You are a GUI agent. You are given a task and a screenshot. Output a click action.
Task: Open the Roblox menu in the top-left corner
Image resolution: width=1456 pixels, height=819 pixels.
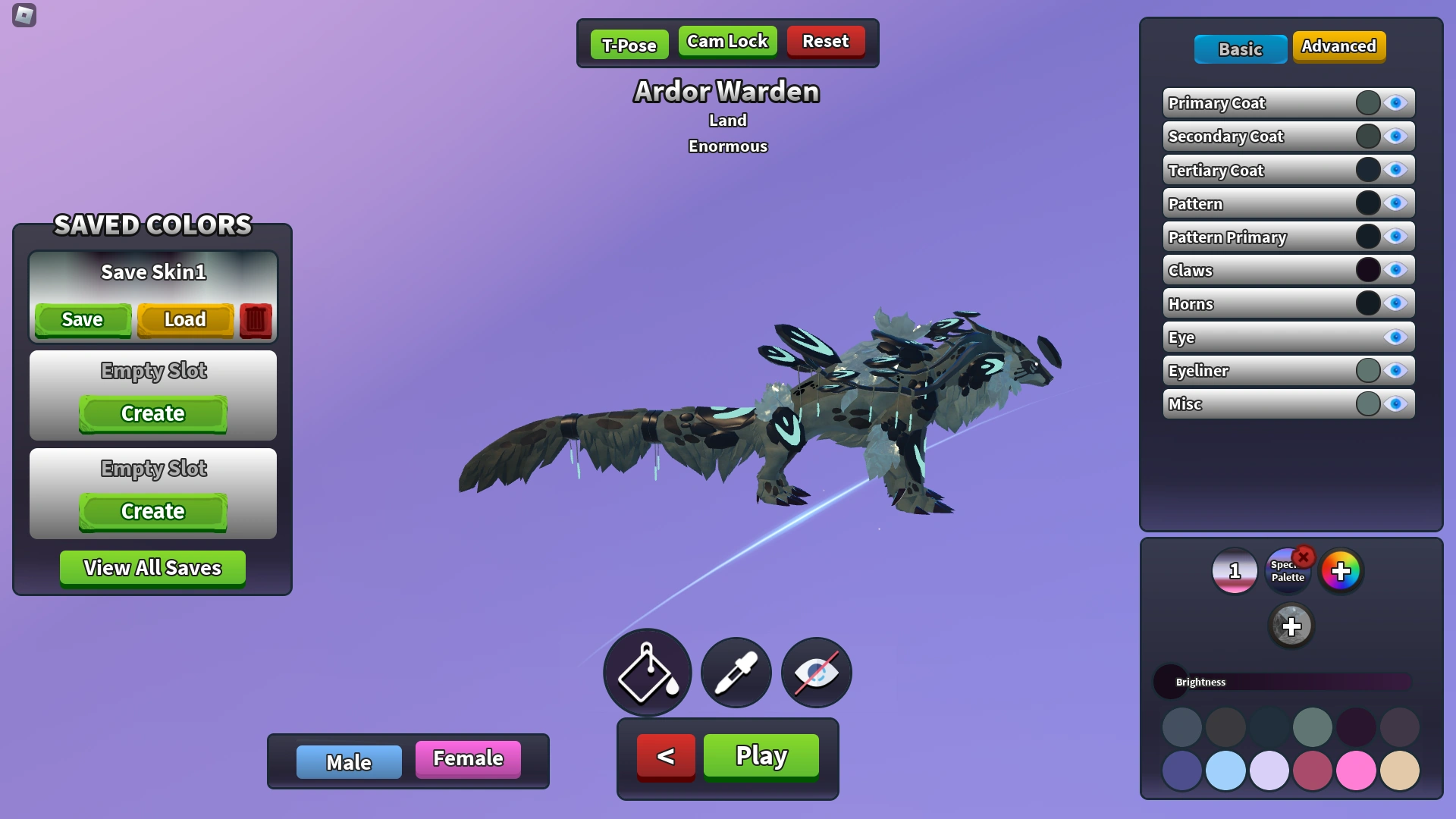(x=23, y=17)
